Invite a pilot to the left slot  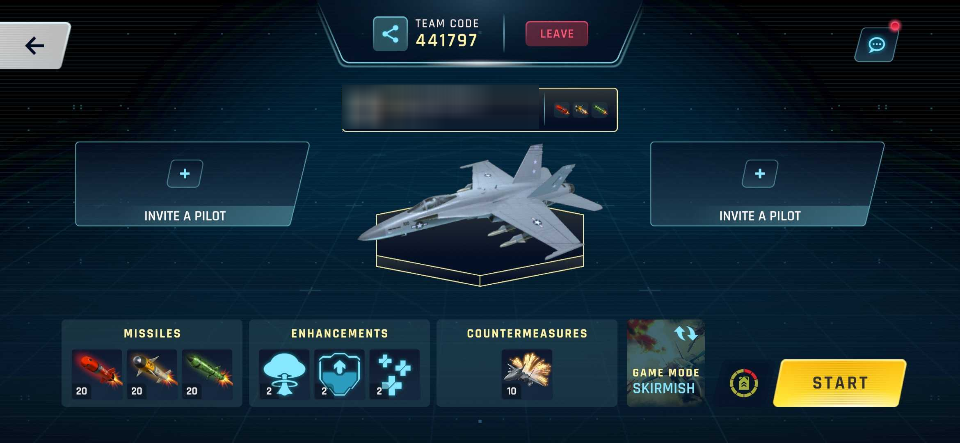[x=185, y=174]
